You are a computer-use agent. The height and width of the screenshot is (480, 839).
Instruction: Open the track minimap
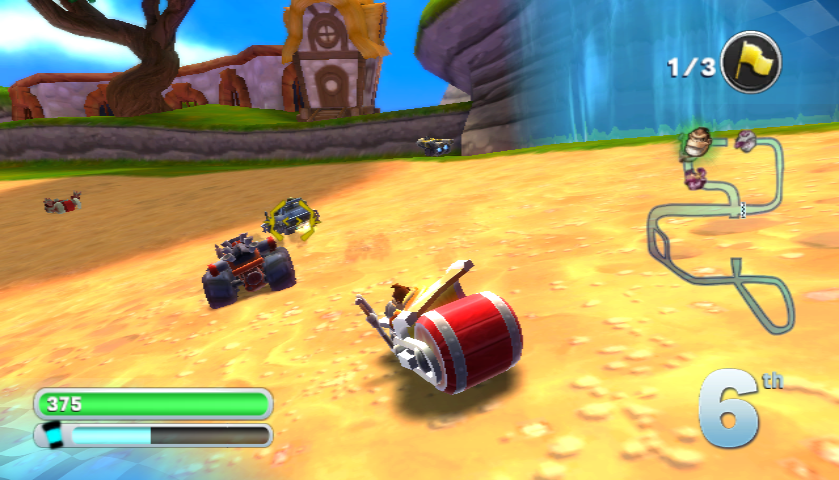724,228
